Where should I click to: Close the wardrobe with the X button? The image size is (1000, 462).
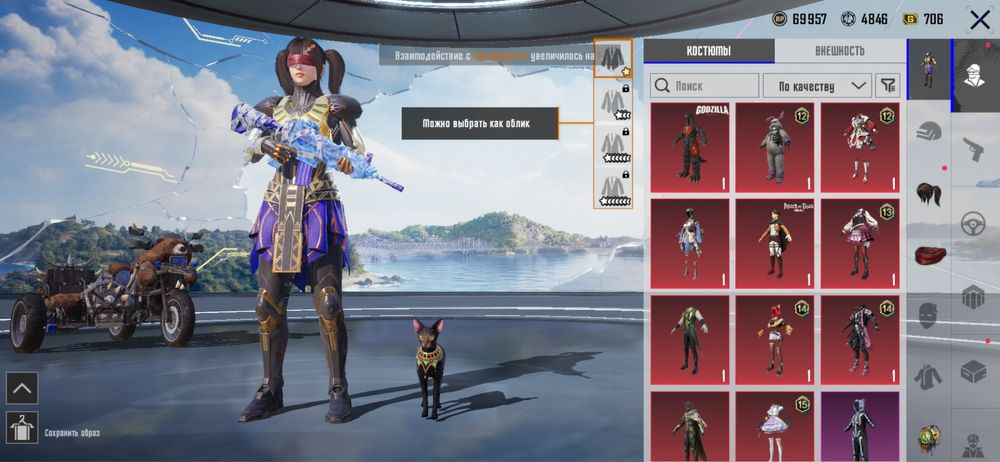979,20
